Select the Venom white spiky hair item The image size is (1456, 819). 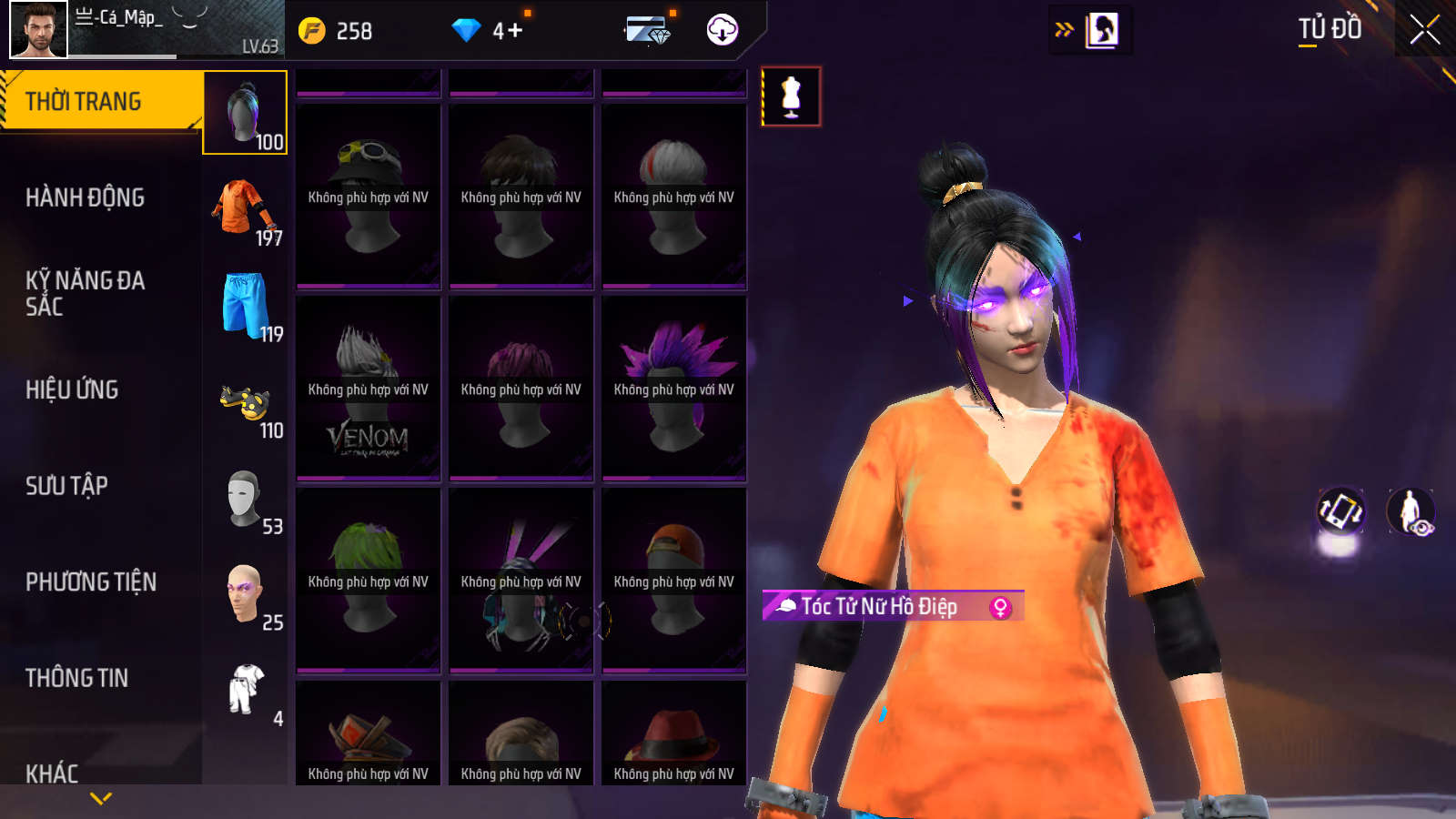point(369,389)
